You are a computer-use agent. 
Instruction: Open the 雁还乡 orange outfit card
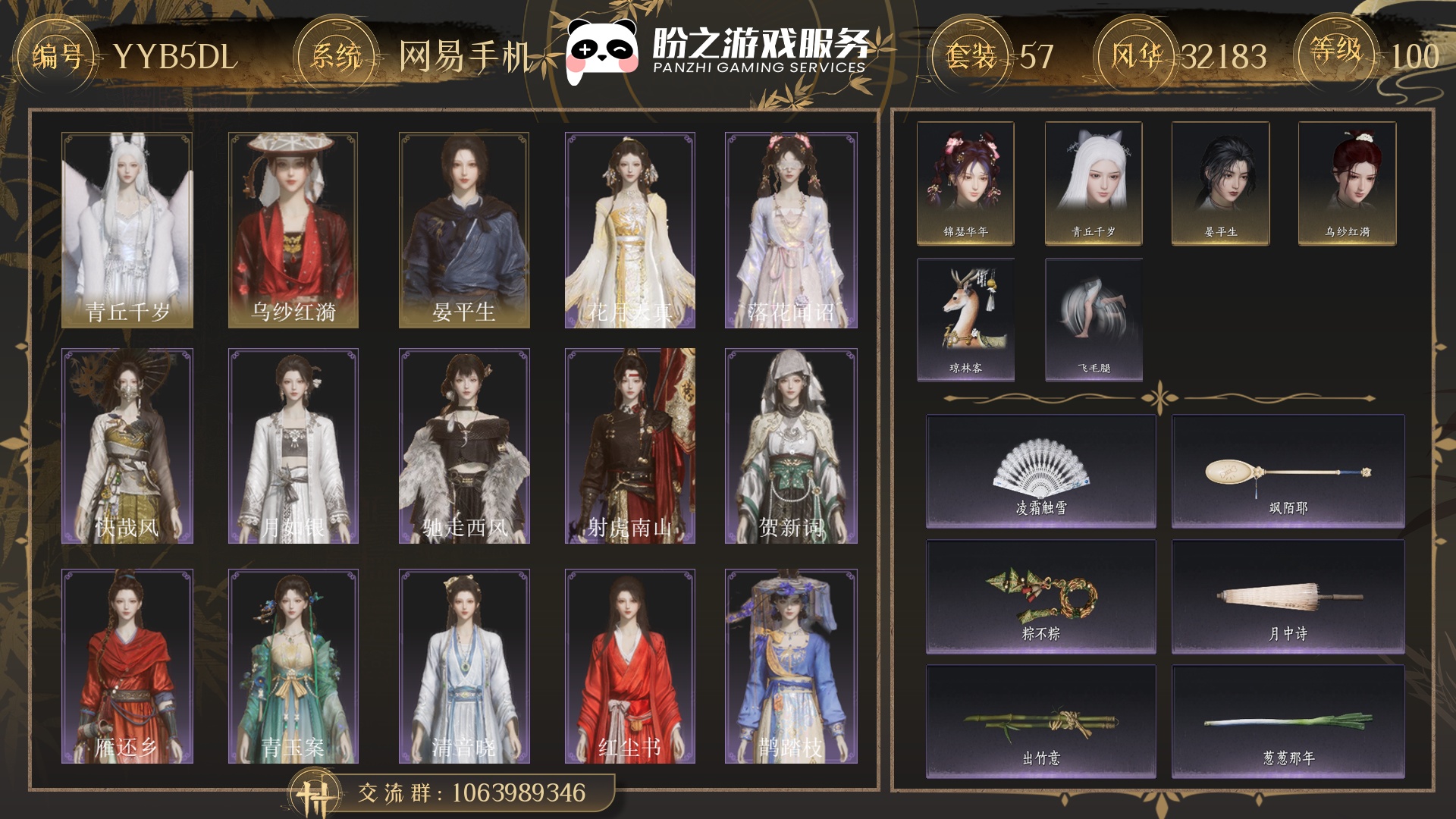(127, 666)
